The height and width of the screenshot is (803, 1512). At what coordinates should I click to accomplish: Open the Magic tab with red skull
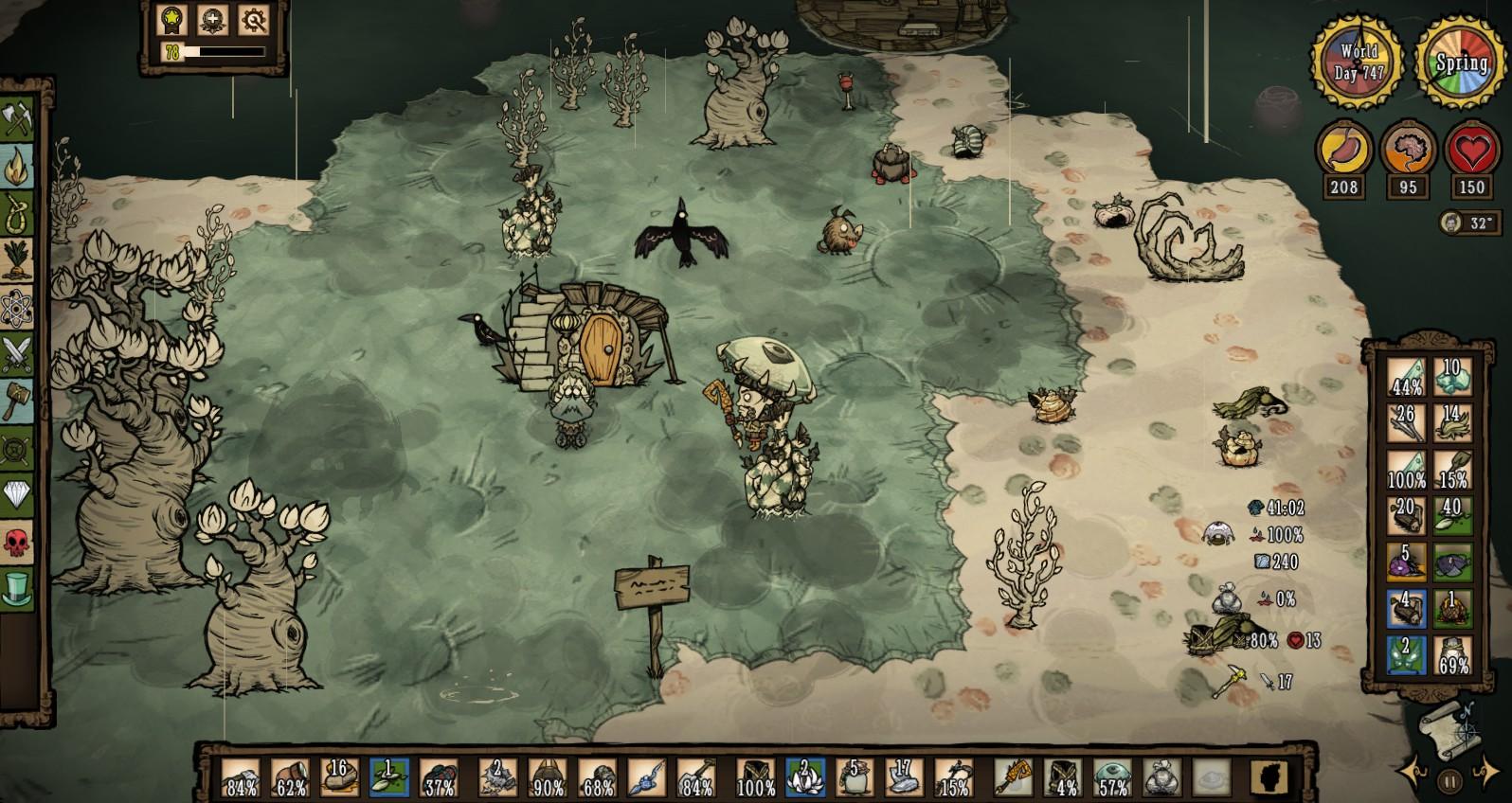pyautogui.click(x=17, y=542)
